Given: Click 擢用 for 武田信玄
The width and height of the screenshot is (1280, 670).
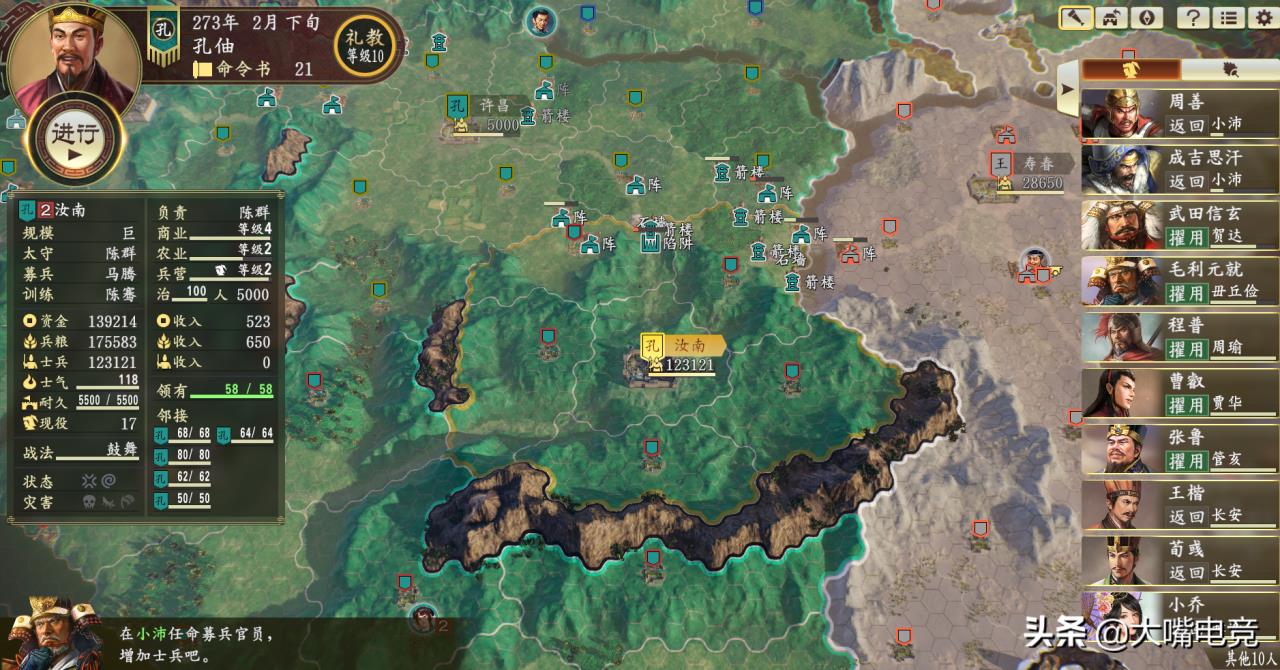Looking at the screenshot, I should click(1186, 238).
